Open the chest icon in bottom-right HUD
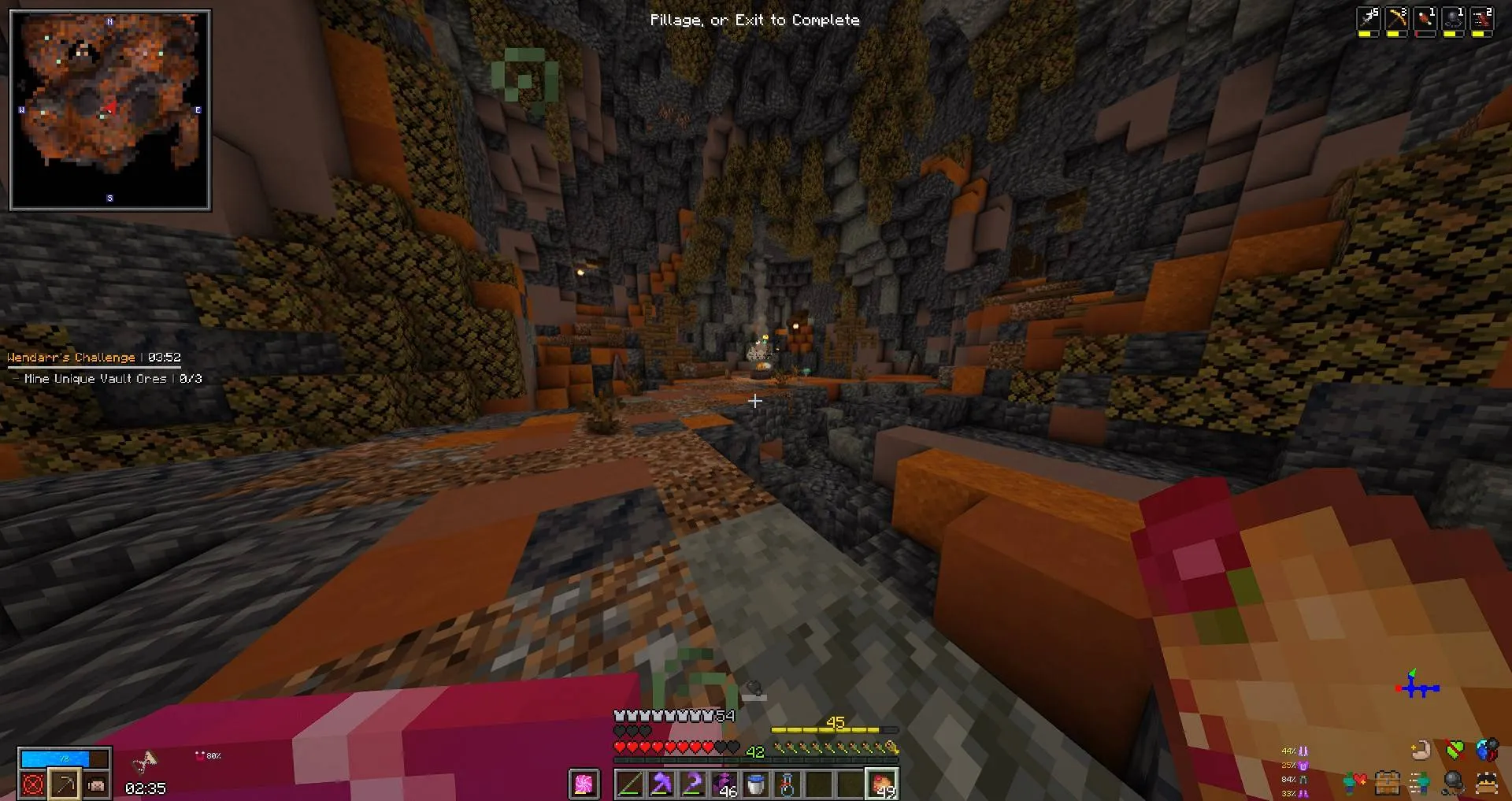Screen dimensions: 1512x801 1388,783
